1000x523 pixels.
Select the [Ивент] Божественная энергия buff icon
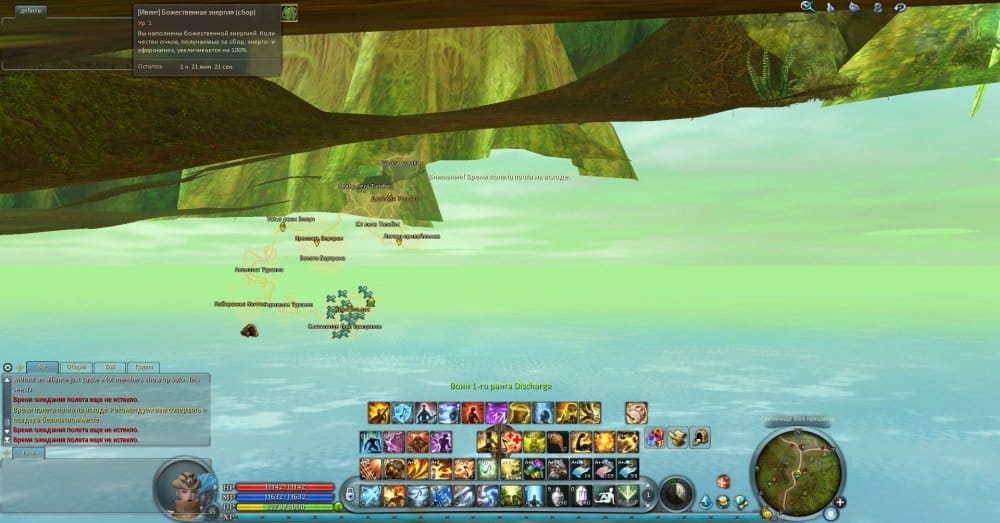click(289, 13)
